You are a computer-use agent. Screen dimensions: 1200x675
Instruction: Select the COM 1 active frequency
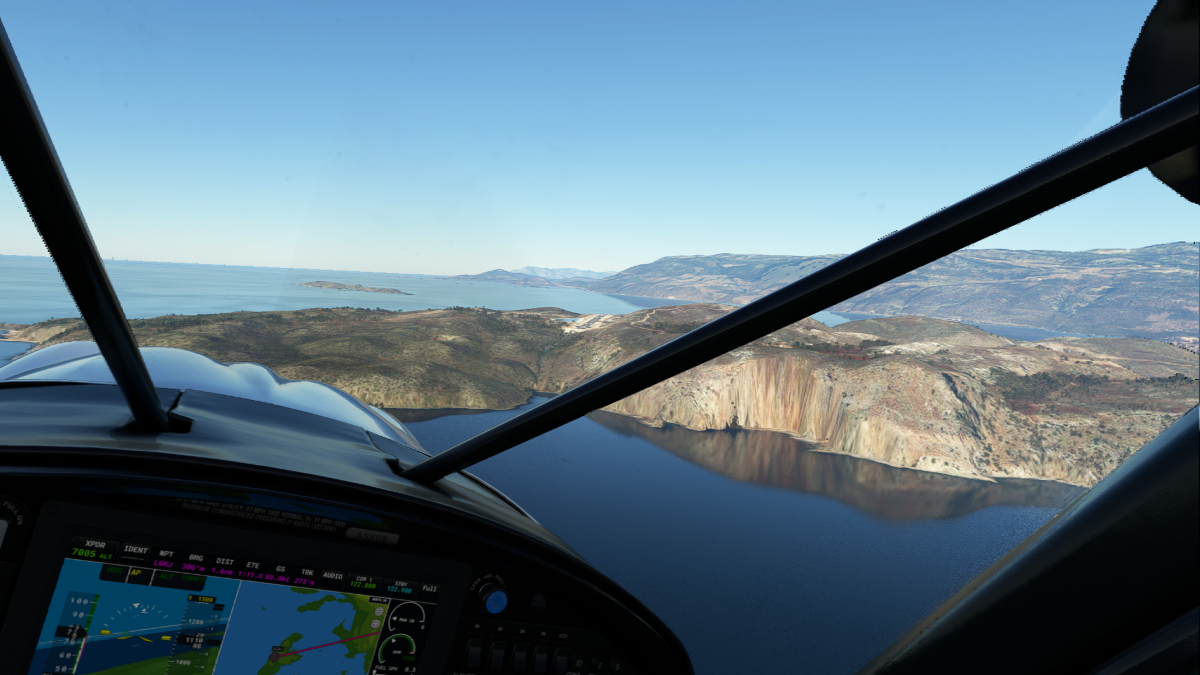coord(362,582)
